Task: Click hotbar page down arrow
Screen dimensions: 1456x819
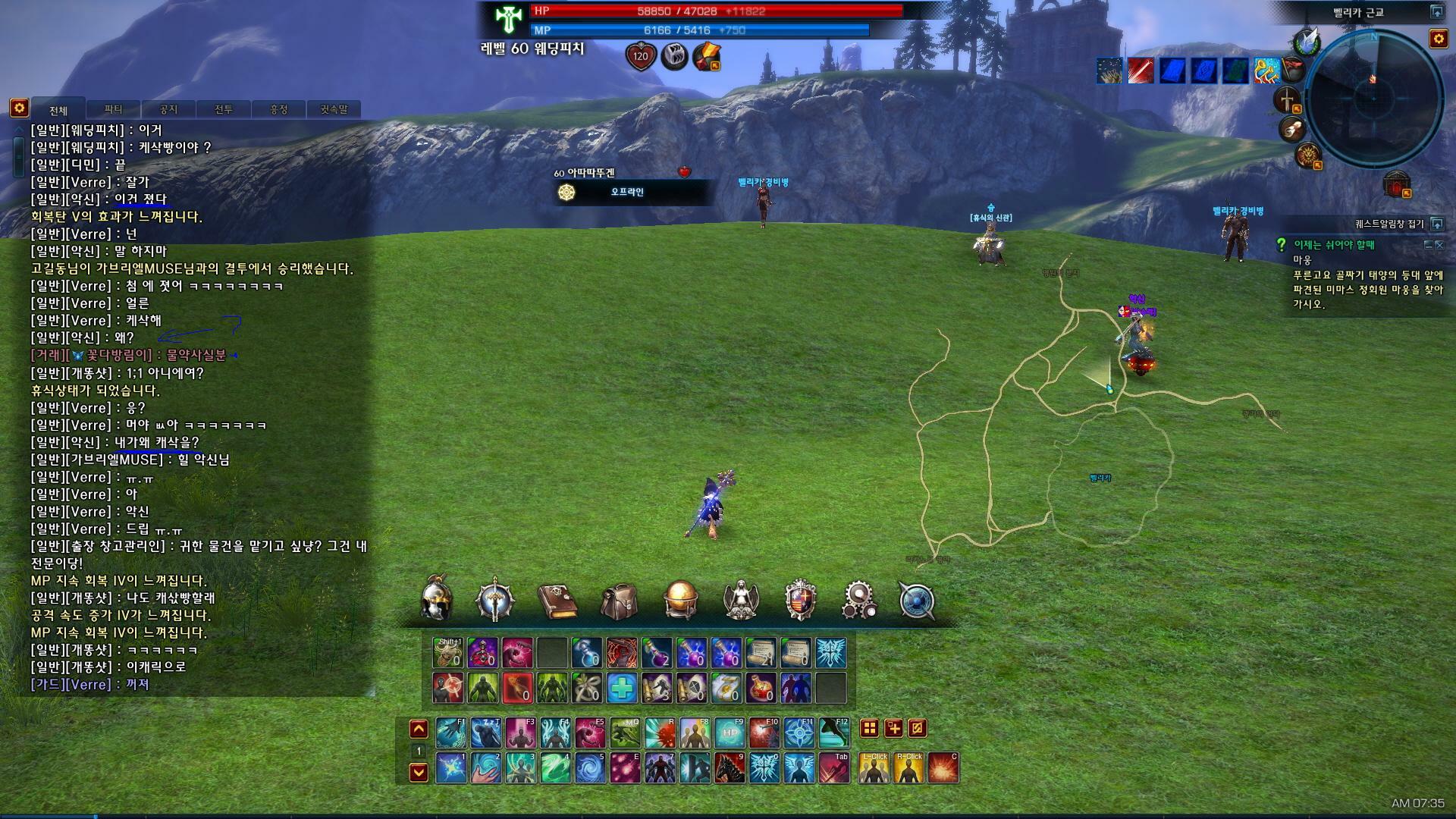Action: pyautogui.click(x=419, y=772)
